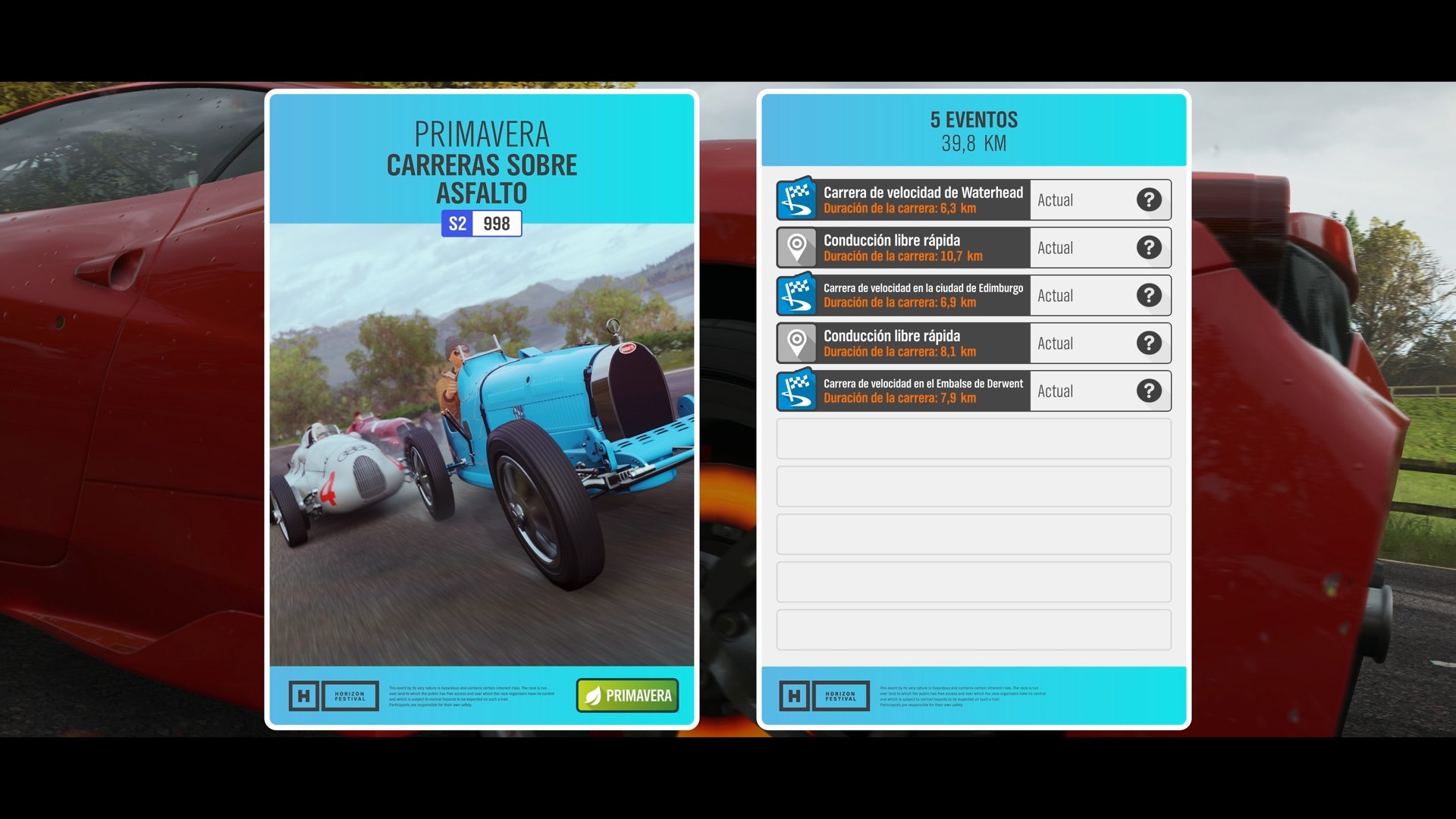Screen dimensions: 1456x819
Task: Click the Horizon Festival logo on right card
Action: (824, 695)
